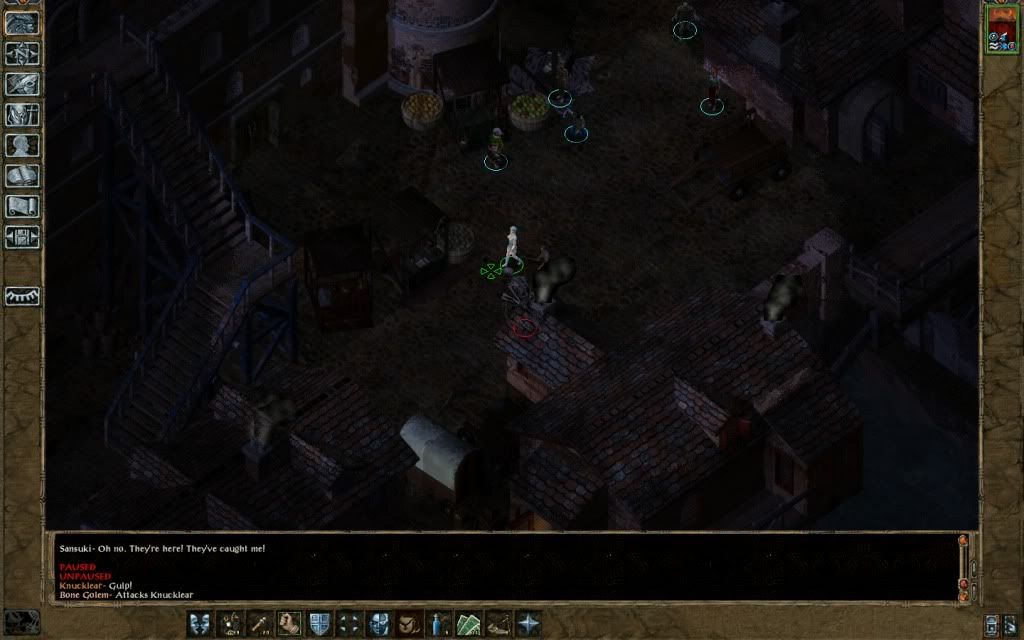Activate the shield guard action
This screenshot has height=640, width=1024.
tap(320, 623)
